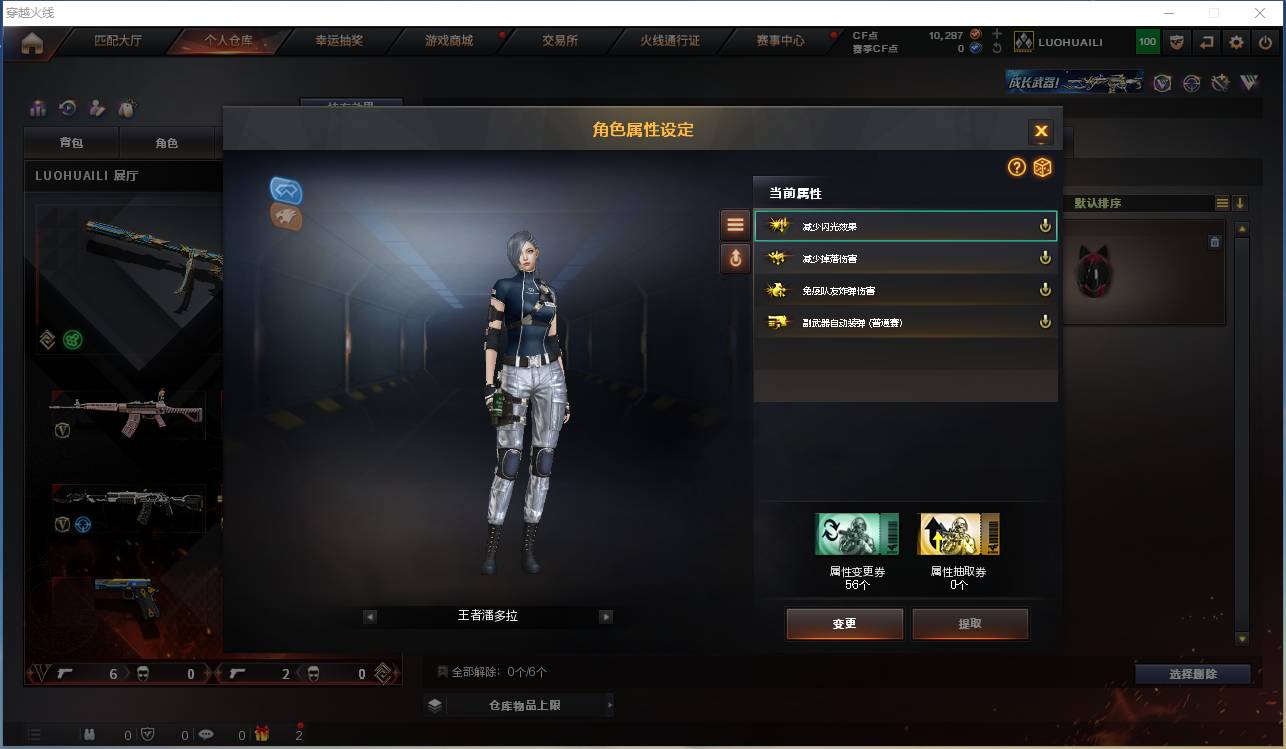Select the hamburger list icon beside current attributes
Image resolution: width=1286 pixels, height=749 pixels.
point(735,224)
